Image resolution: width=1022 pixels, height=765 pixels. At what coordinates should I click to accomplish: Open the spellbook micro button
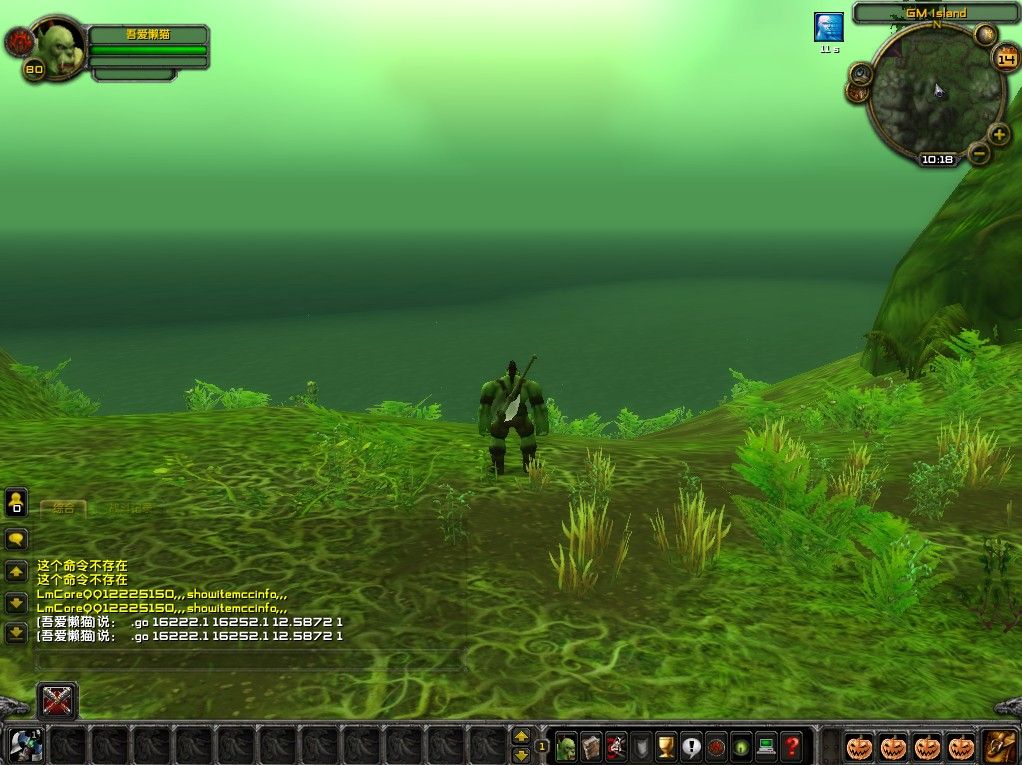591,746
